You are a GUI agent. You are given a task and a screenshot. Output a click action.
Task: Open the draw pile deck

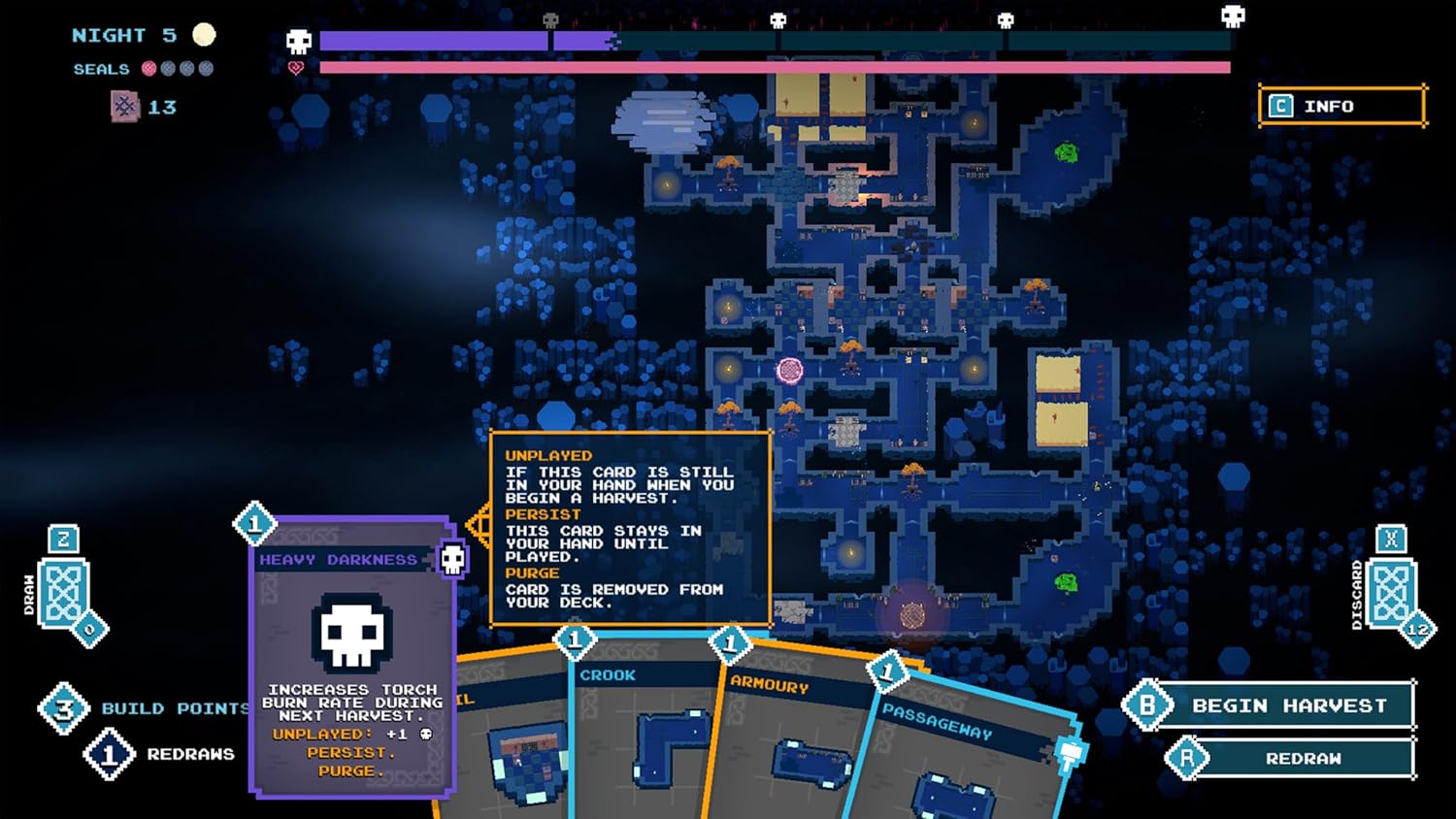click(x=64, y=592)
